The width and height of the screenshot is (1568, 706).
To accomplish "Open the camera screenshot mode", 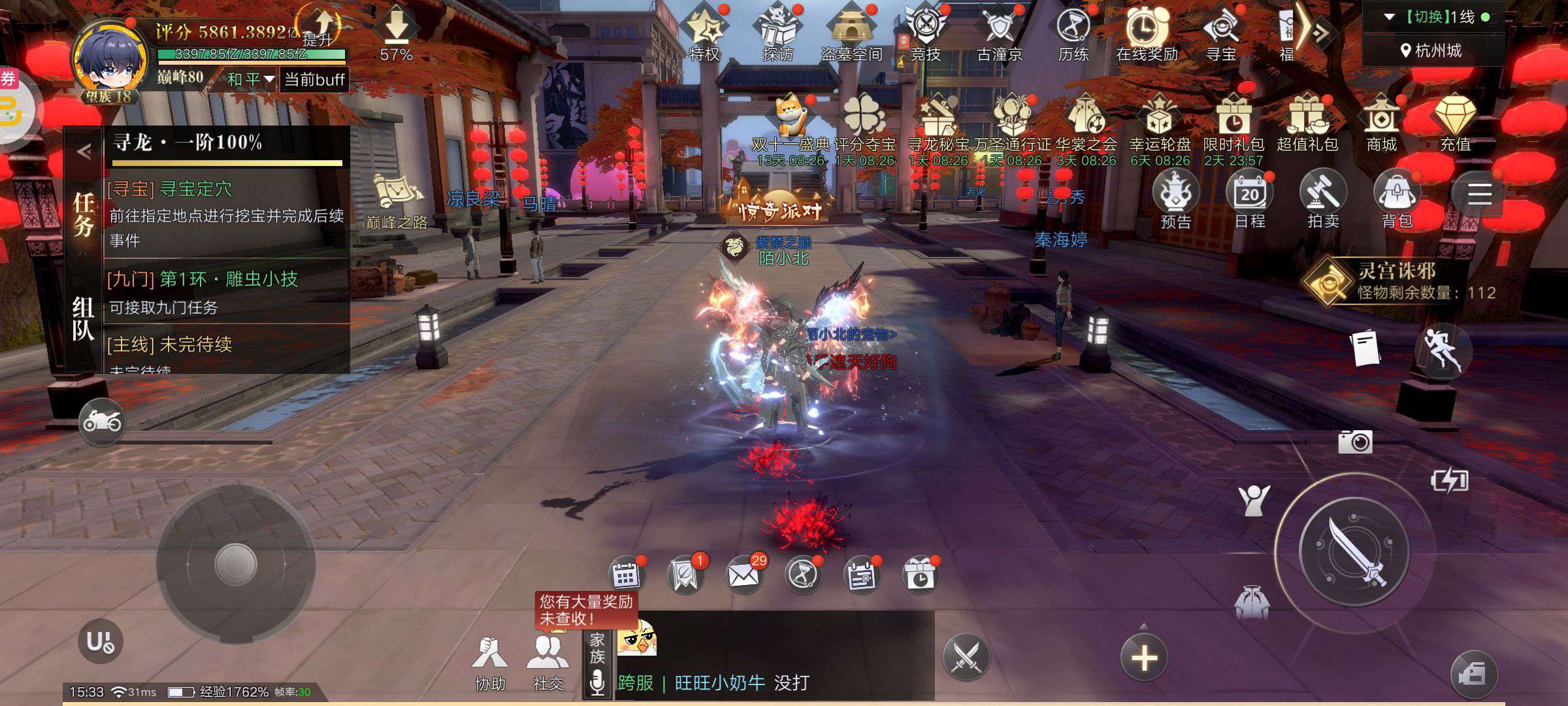I will (1355, 443).
